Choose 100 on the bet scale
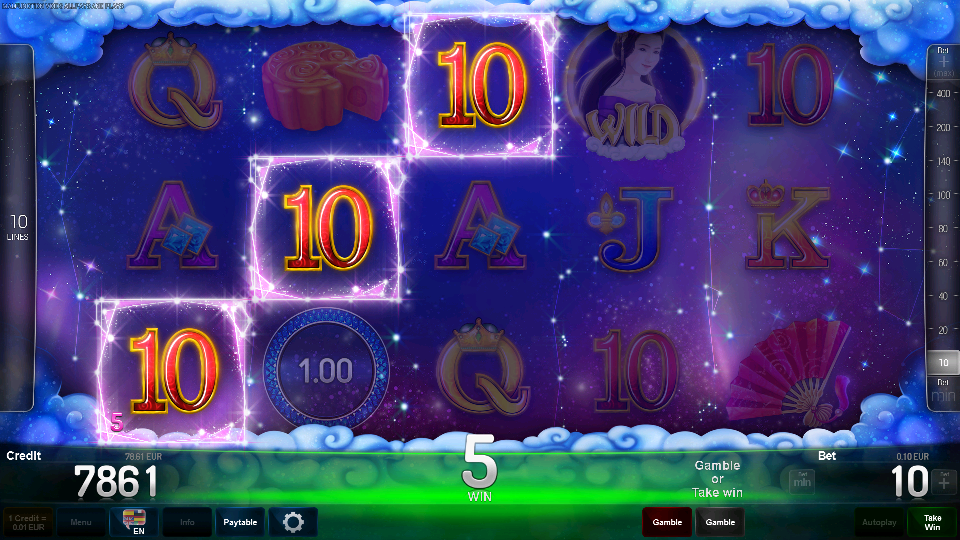Screen dimensions: 960x540 [x=940, y=195]
